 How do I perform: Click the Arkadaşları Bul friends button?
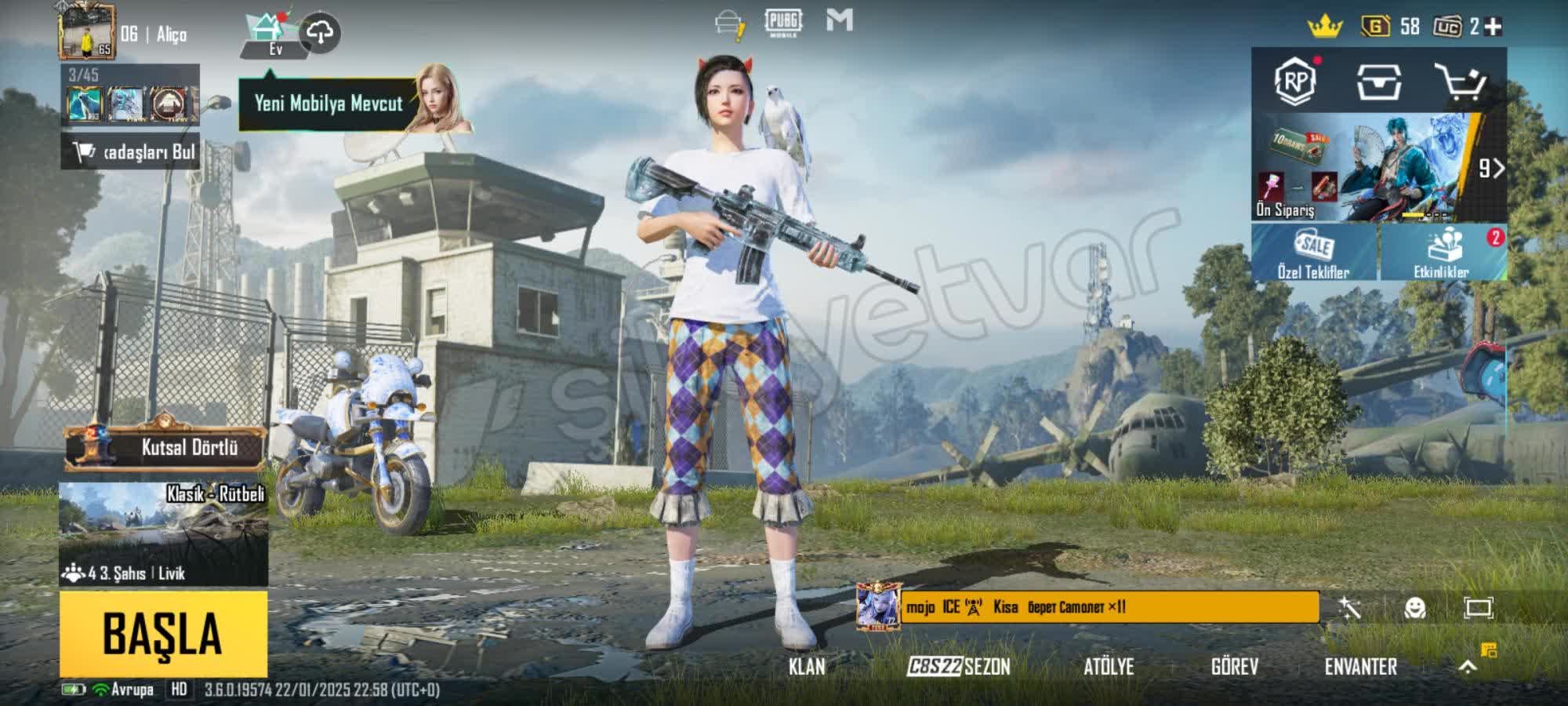coord(130,151)
